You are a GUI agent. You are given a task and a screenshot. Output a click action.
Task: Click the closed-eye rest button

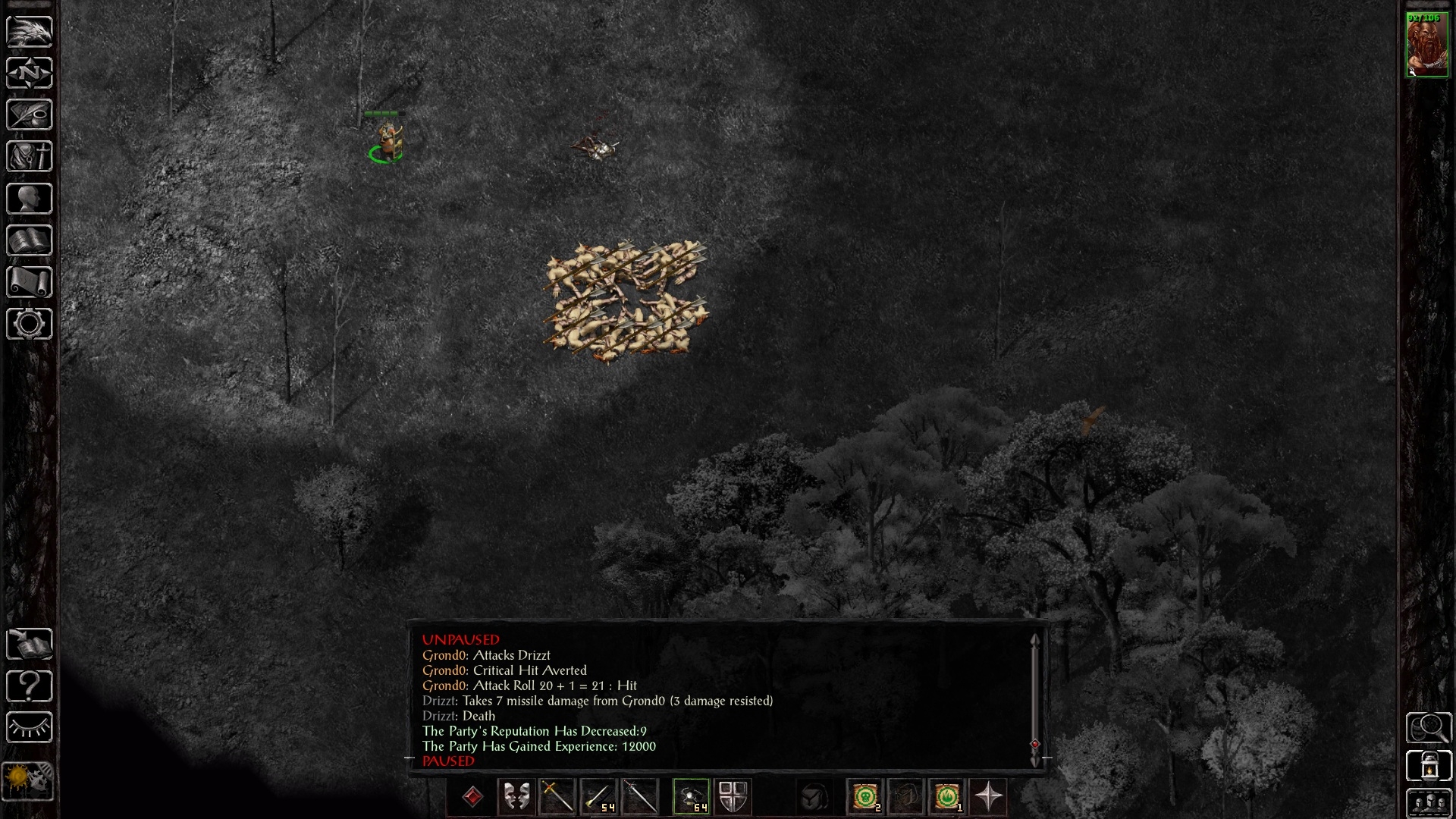coord(30,728)
